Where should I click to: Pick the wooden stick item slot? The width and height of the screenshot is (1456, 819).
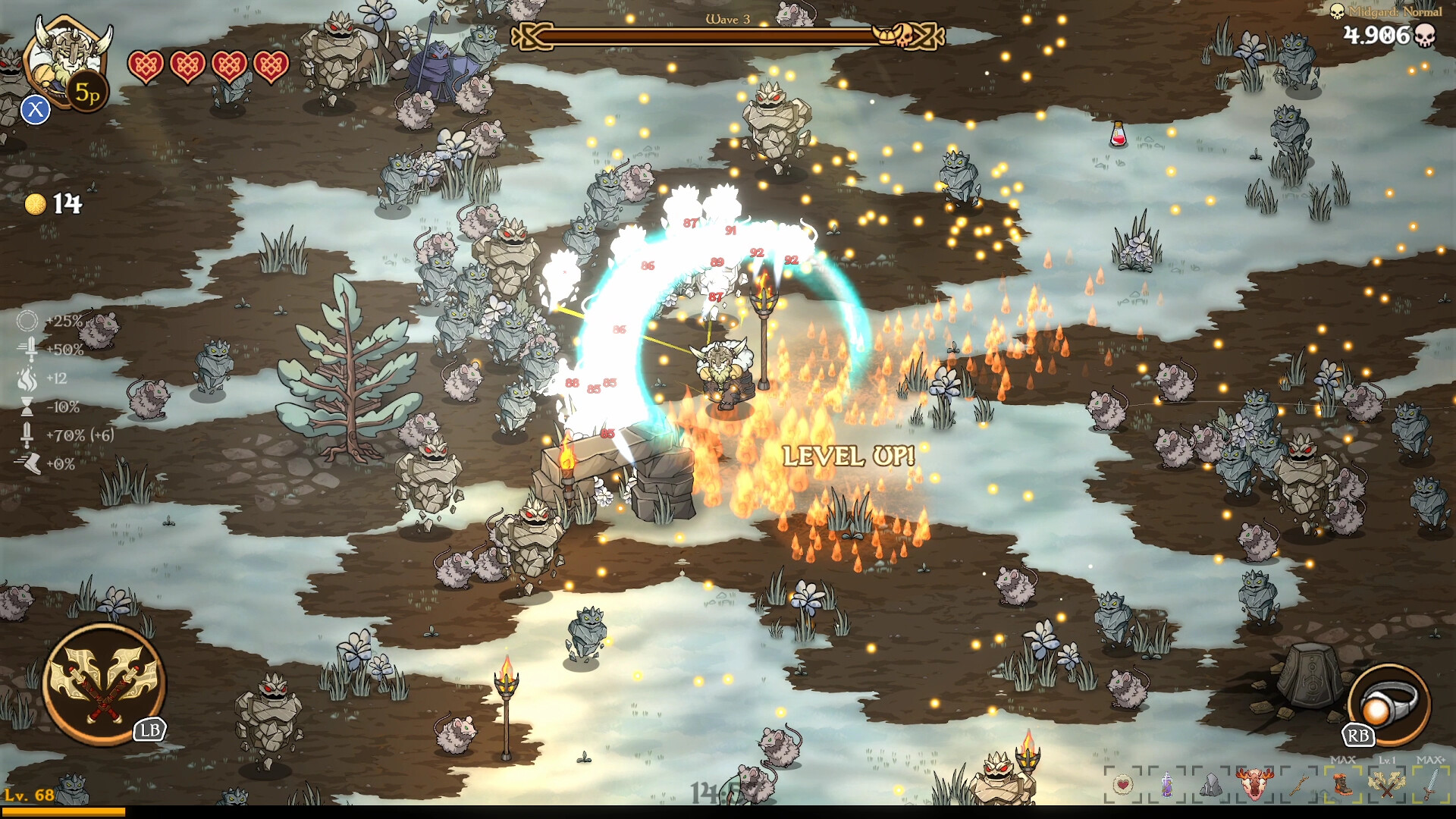tap(1299, 783)
